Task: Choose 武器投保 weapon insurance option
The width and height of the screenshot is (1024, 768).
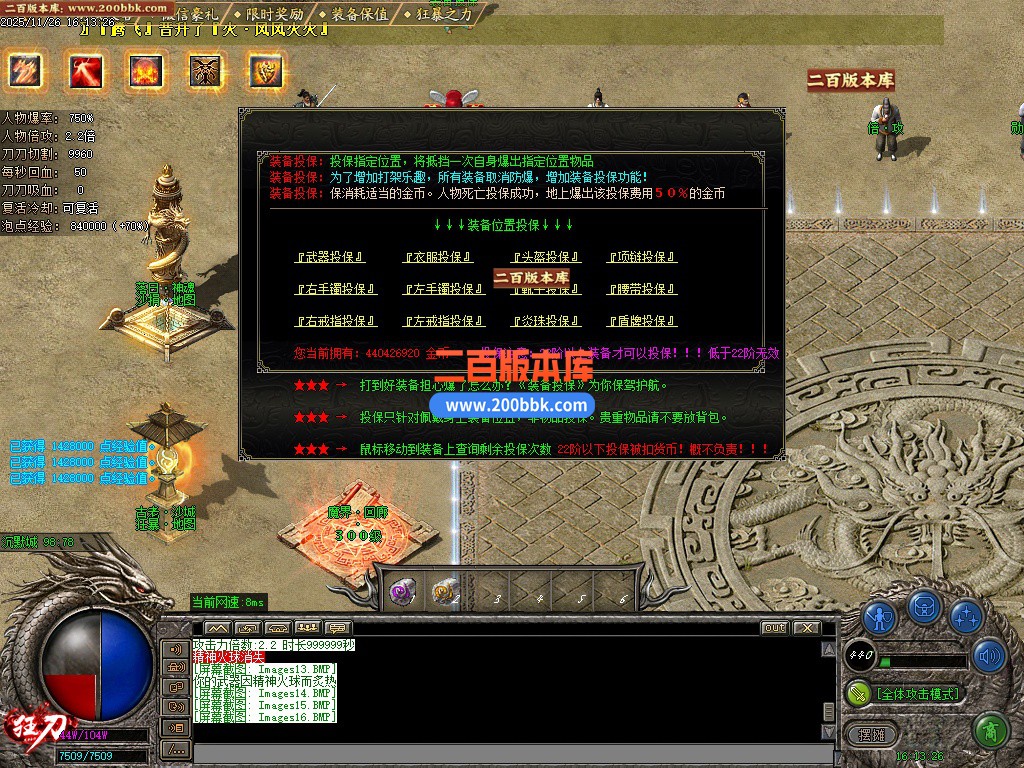Action: click(x=329, y=257)
